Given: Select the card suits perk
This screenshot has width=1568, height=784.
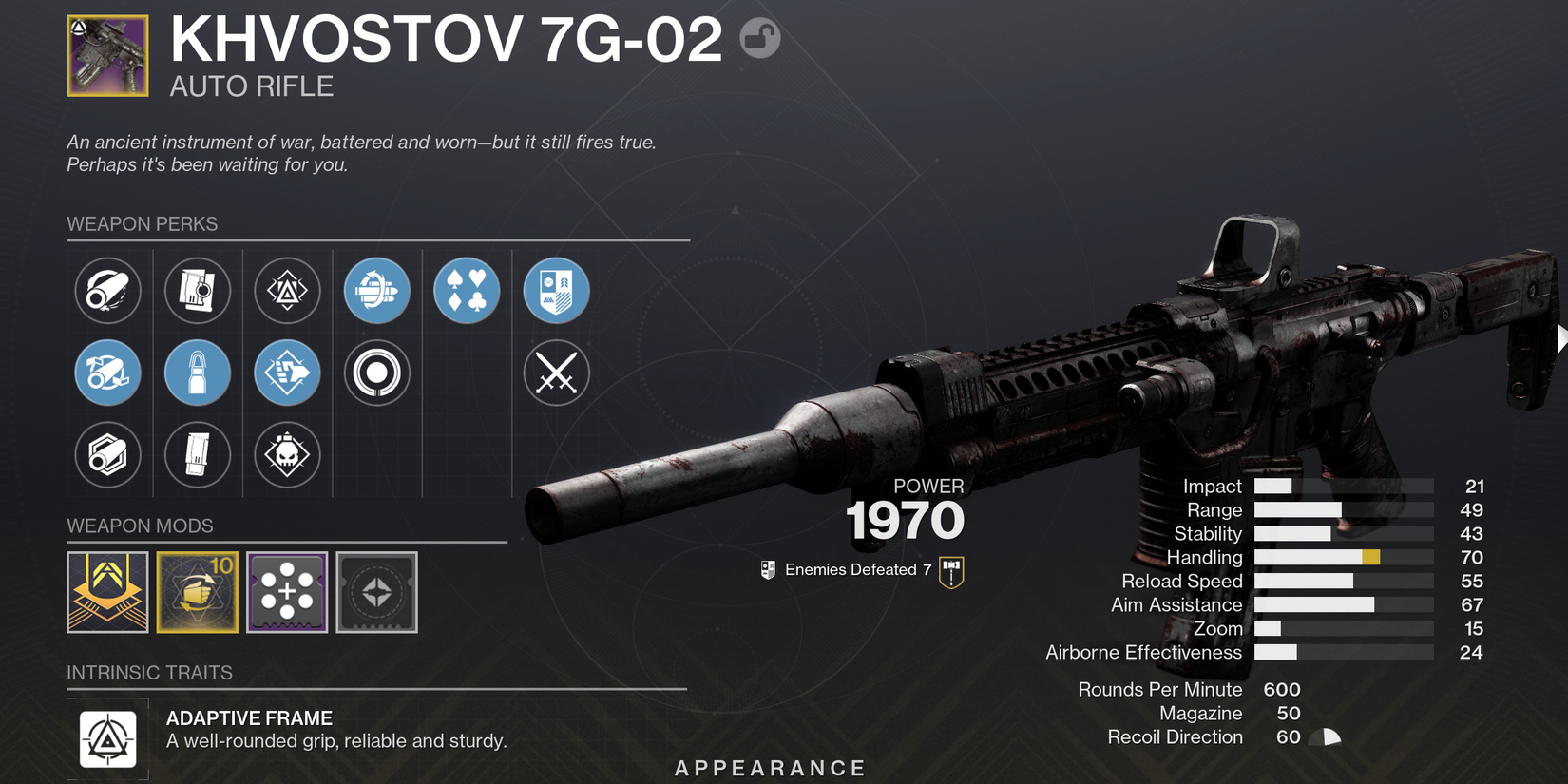Looking at the screenshot, I should coord(467,290).
